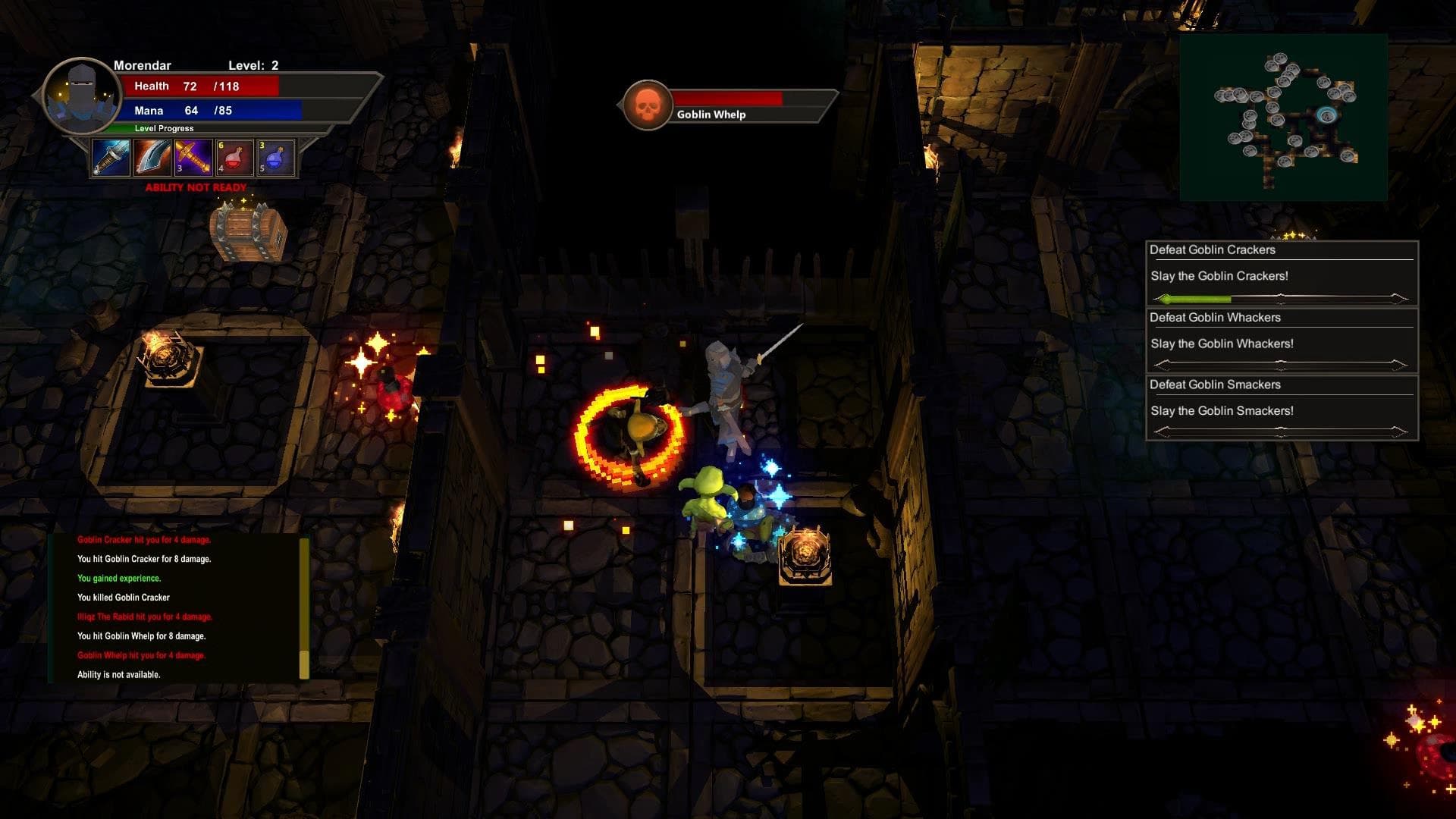Click the combat log scrollbar
Image resolution: width=1456 pixels, height=819 pixels.
[304, 608]
